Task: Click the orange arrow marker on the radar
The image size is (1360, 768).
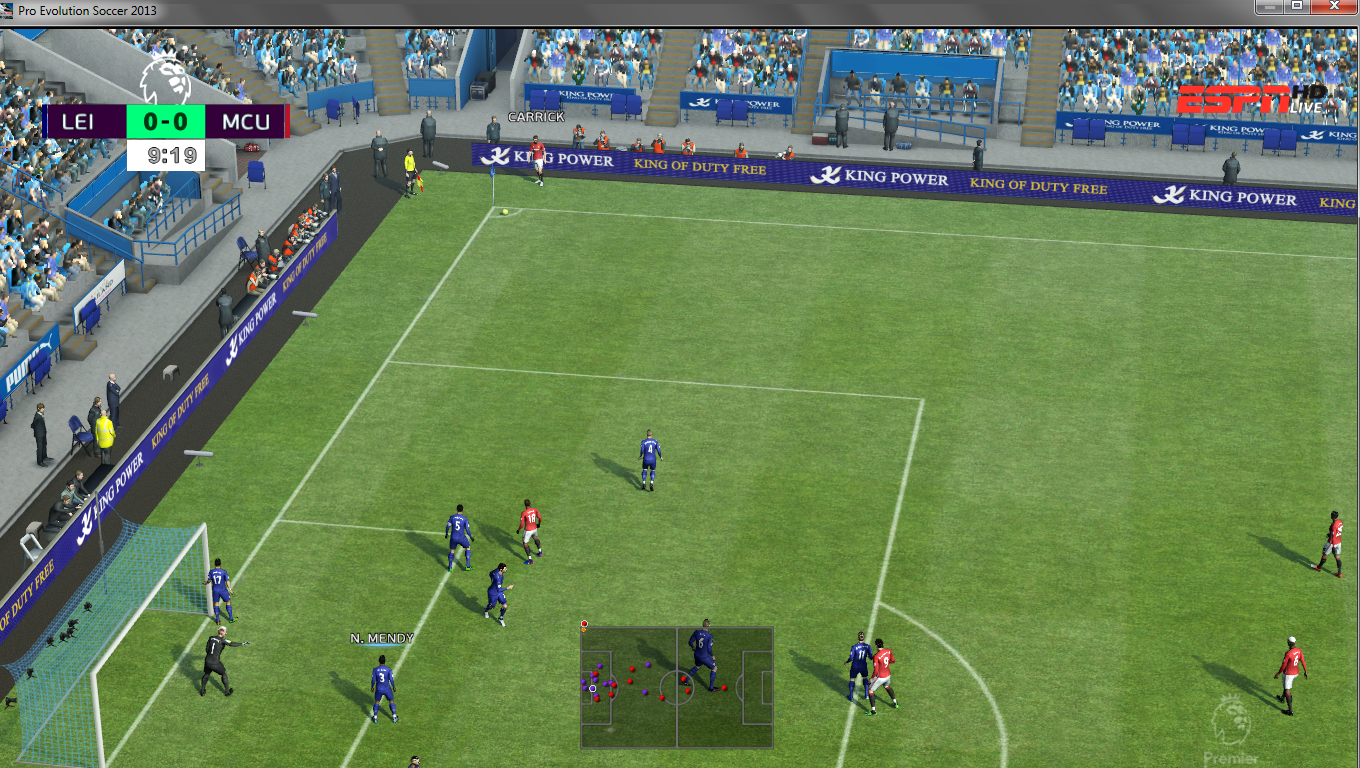Action: [584, 629]
